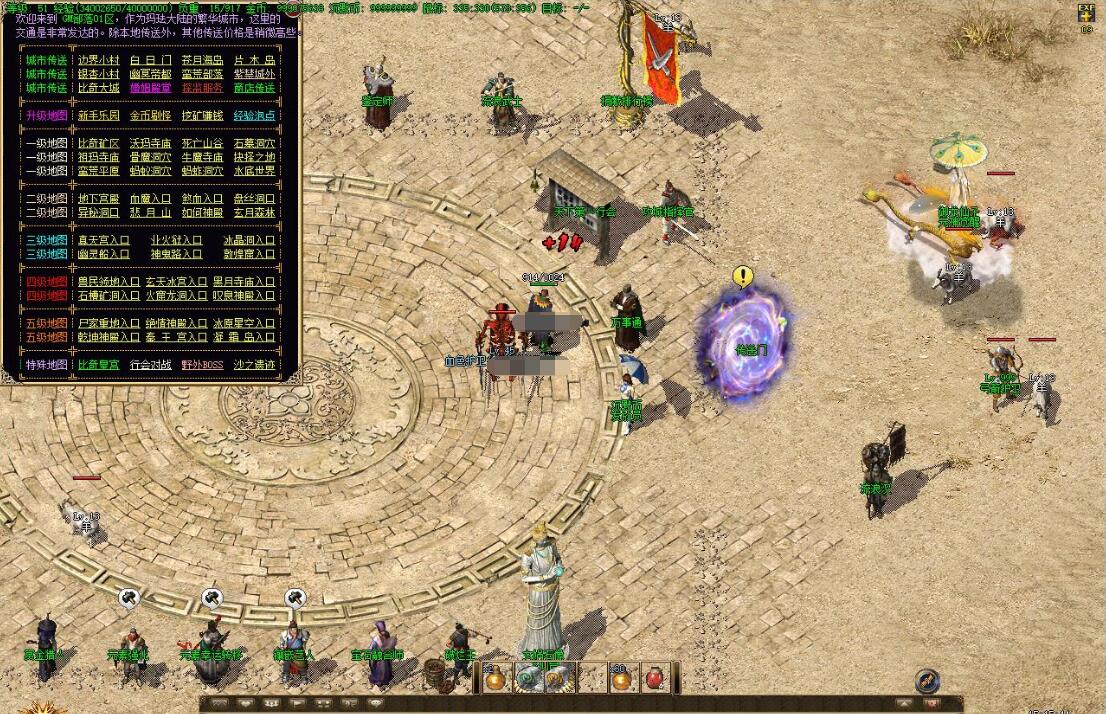Image resolution: width=1106 pixels, height=714 pixels.
Task: Use the red potion hotbar slot
Action: 655,678
